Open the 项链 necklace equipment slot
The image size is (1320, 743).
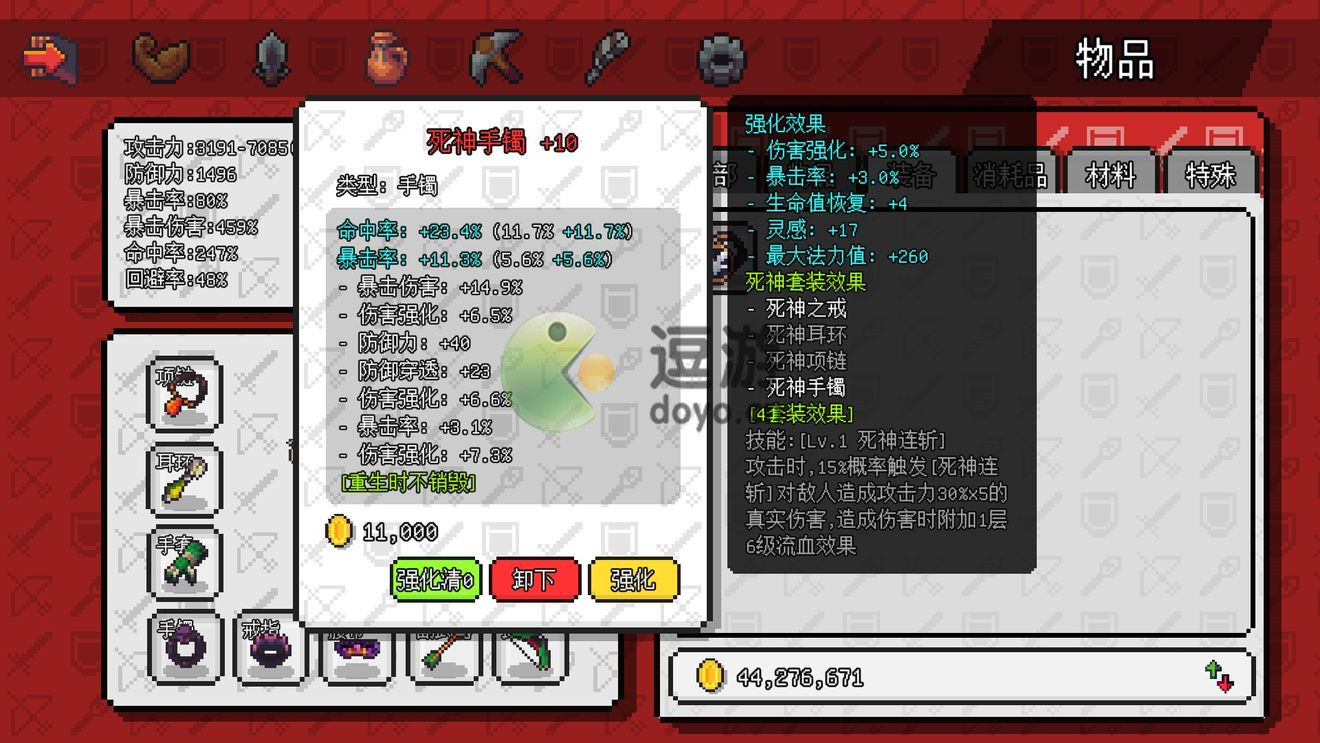click(185, 393)
